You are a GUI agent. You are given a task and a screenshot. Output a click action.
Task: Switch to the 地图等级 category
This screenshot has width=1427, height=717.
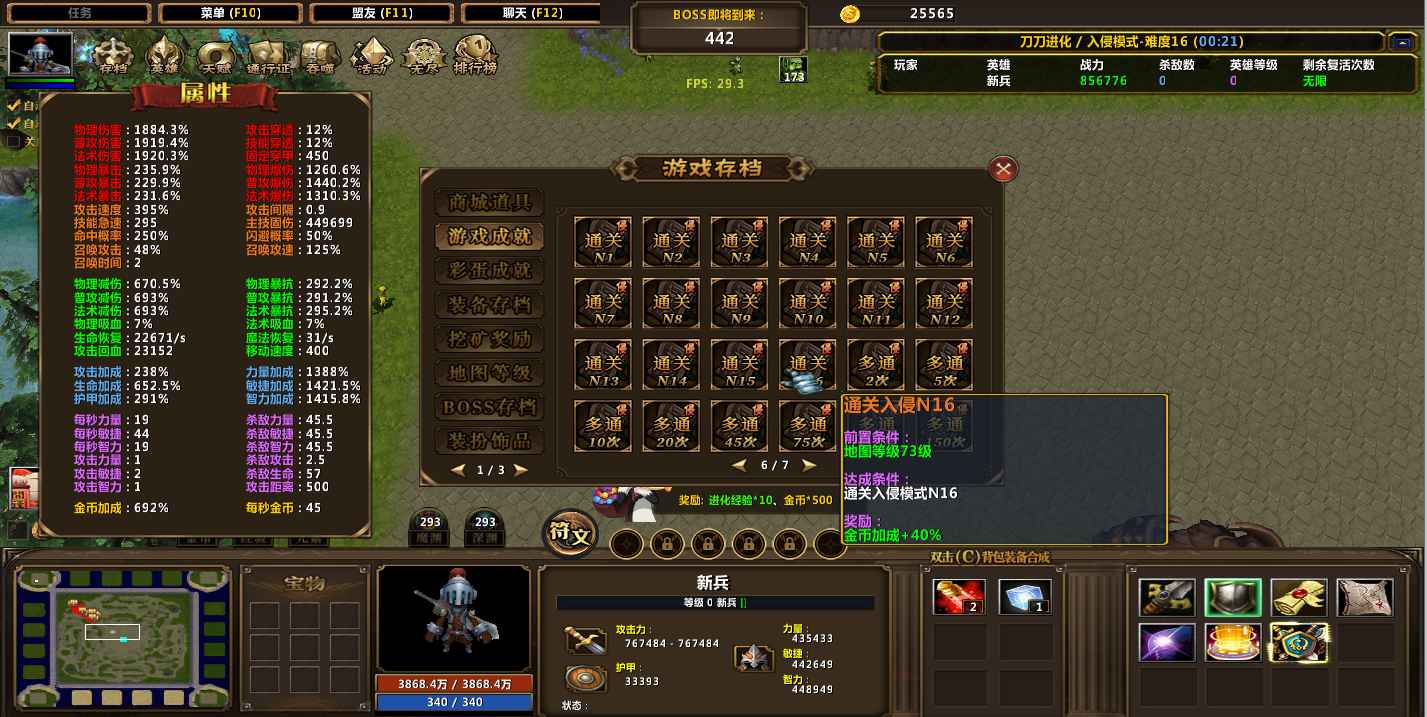pos(490,373)
